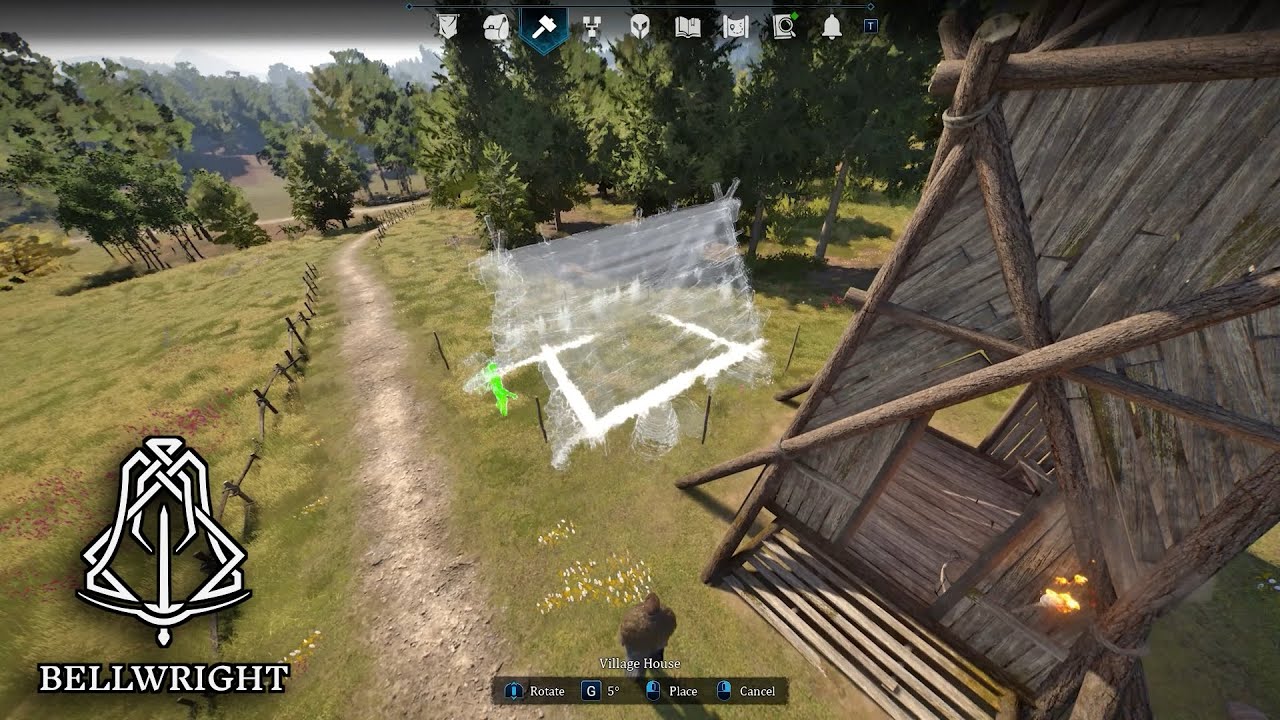Click the G key rotation keybind

[x=590, y=691]
